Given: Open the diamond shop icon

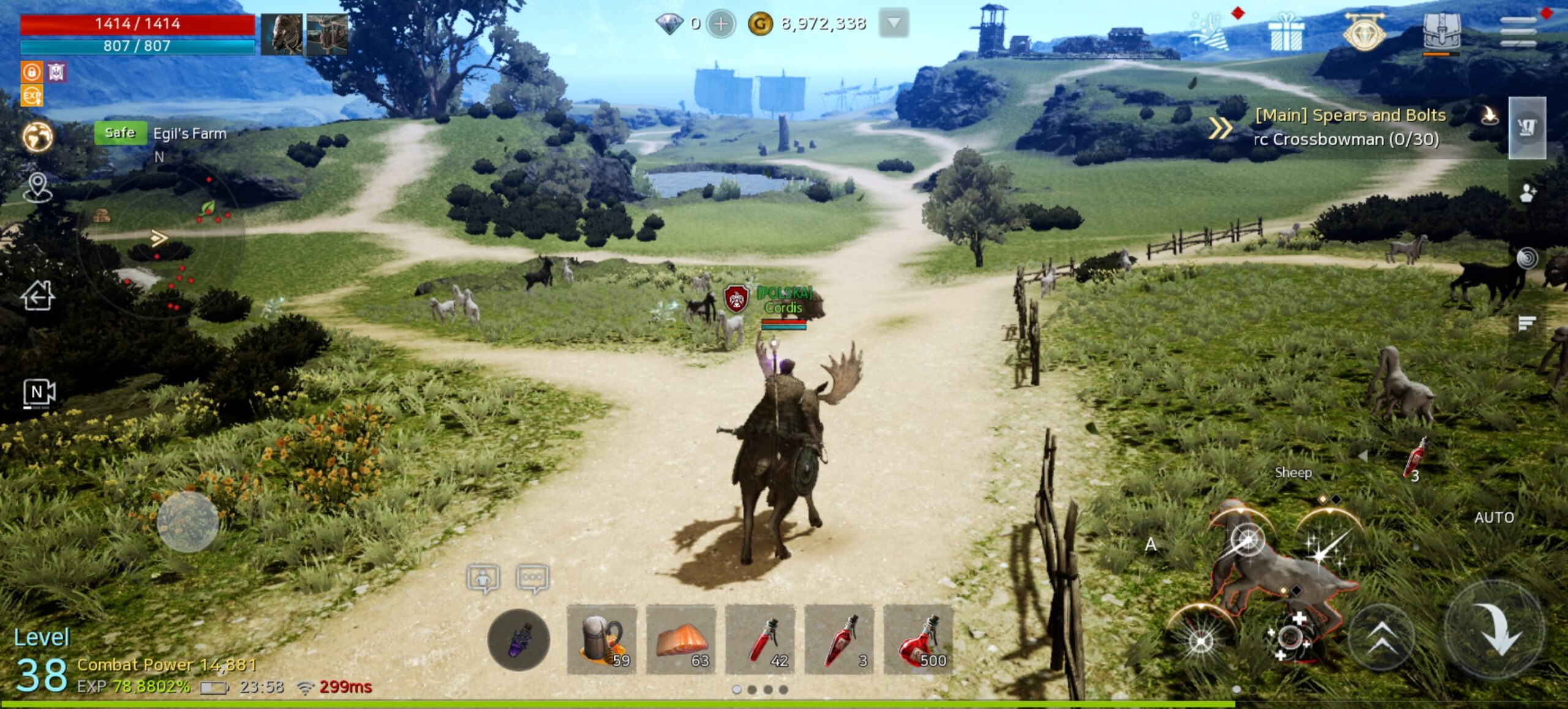Looking at the screenshot, I should [x=1364, y=32].
